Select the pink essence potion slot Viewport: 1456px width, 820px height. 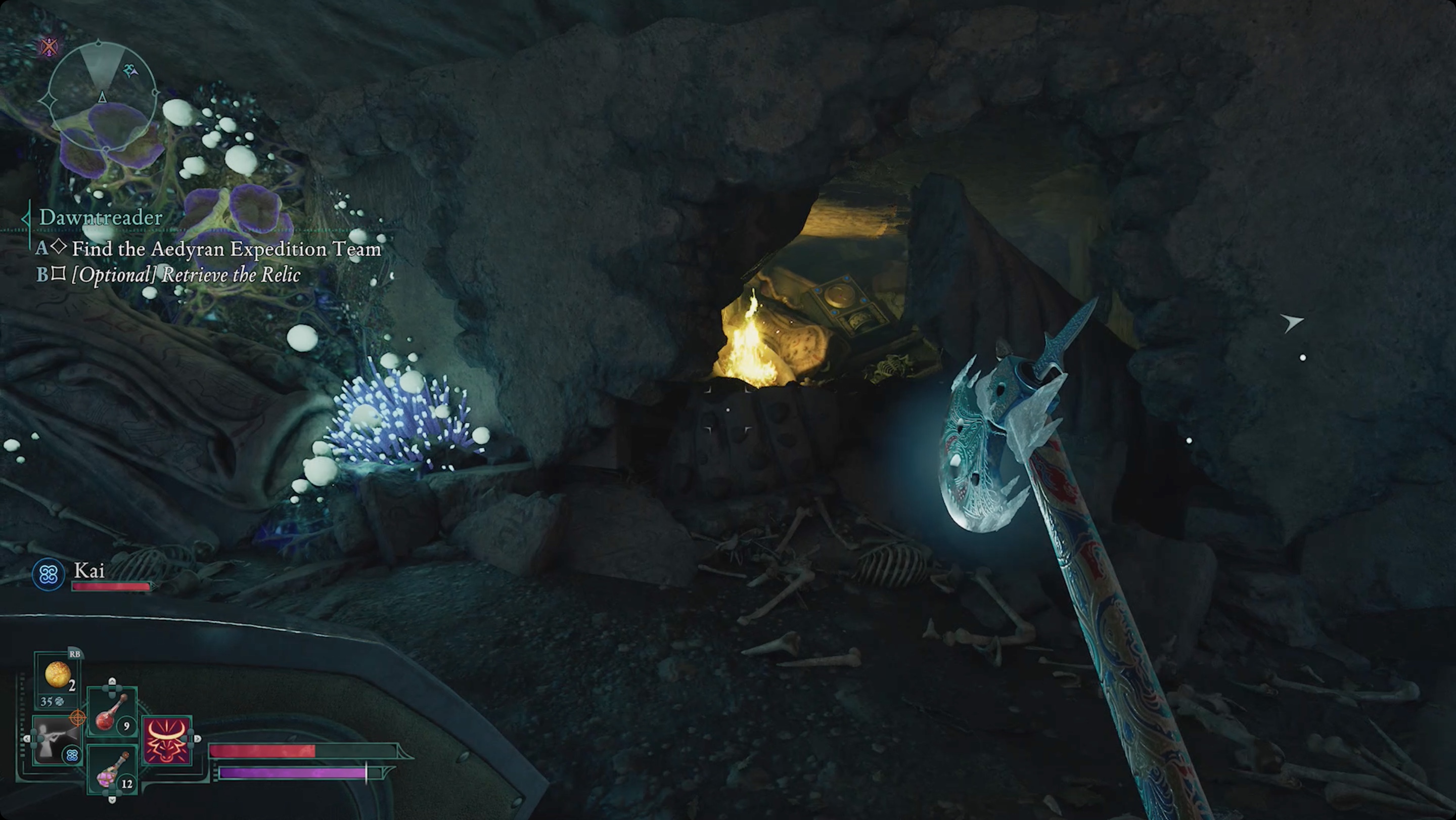click(x=112, y=770)
